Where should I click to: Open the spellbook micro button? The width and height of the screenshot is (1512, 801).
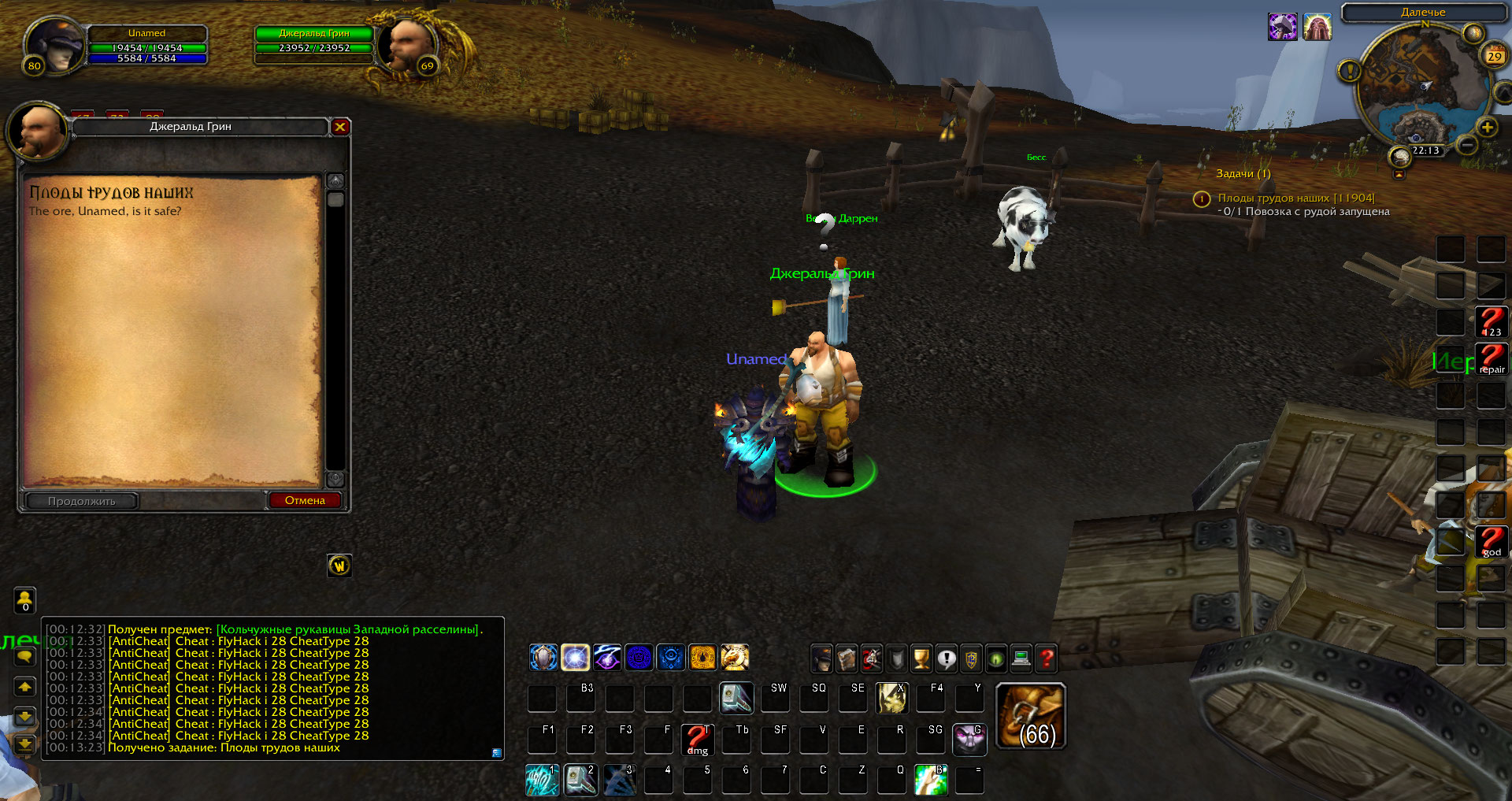(x=847, y=658)
